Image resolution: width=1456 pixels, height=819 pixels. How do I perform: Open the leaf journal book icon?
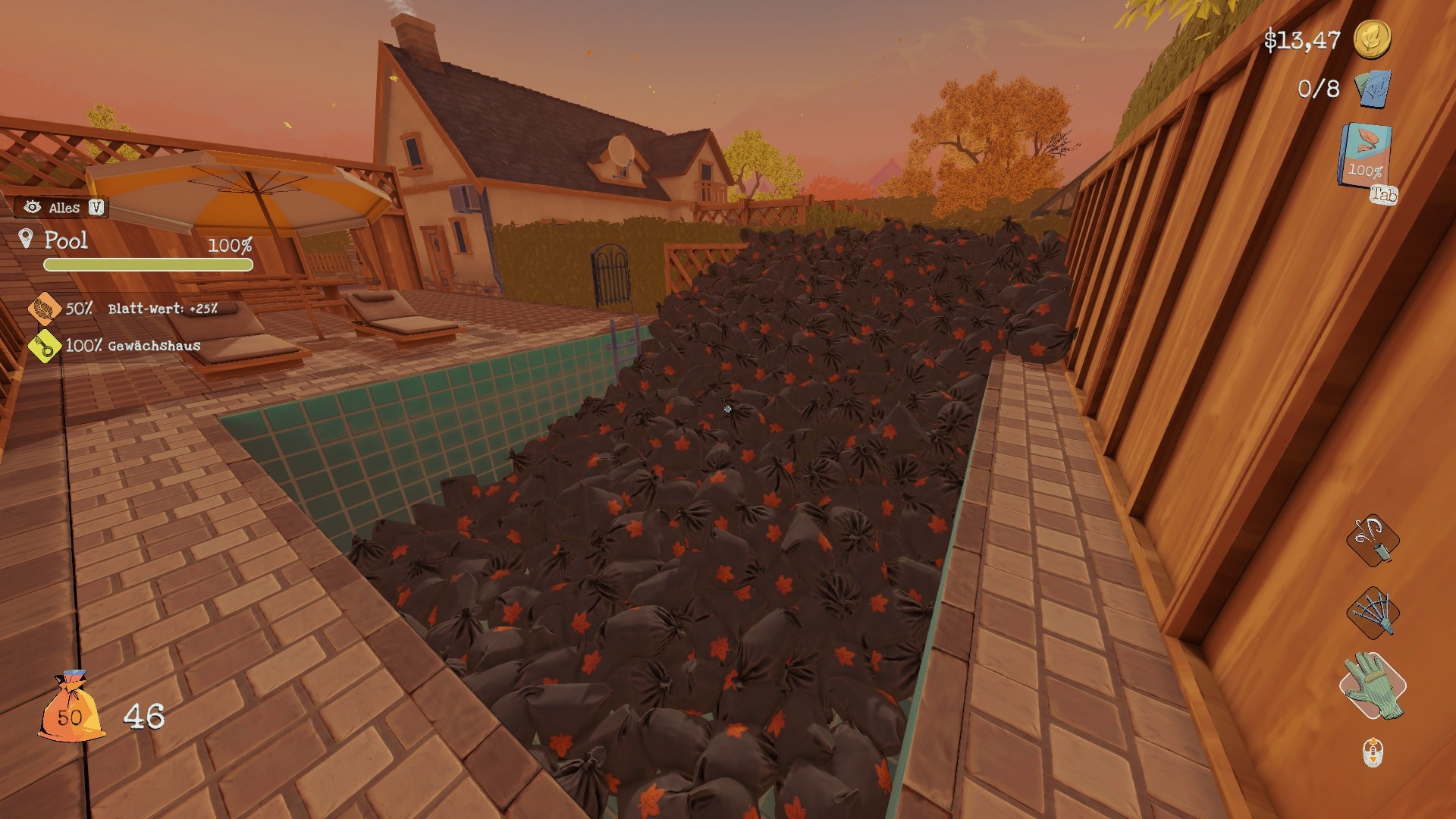click(x=1365, y=155)
